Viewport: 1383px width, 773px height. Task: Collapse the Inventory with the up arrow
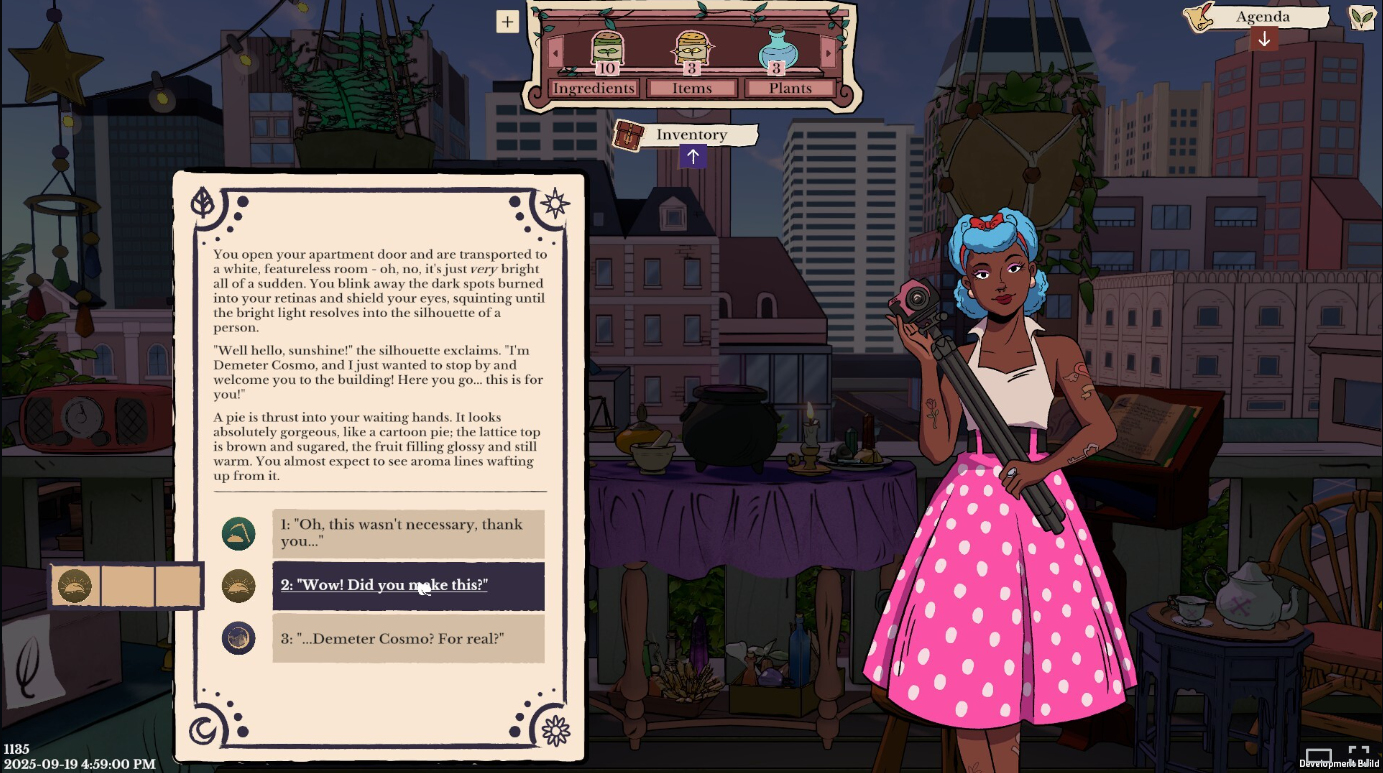tap(692, 156)
